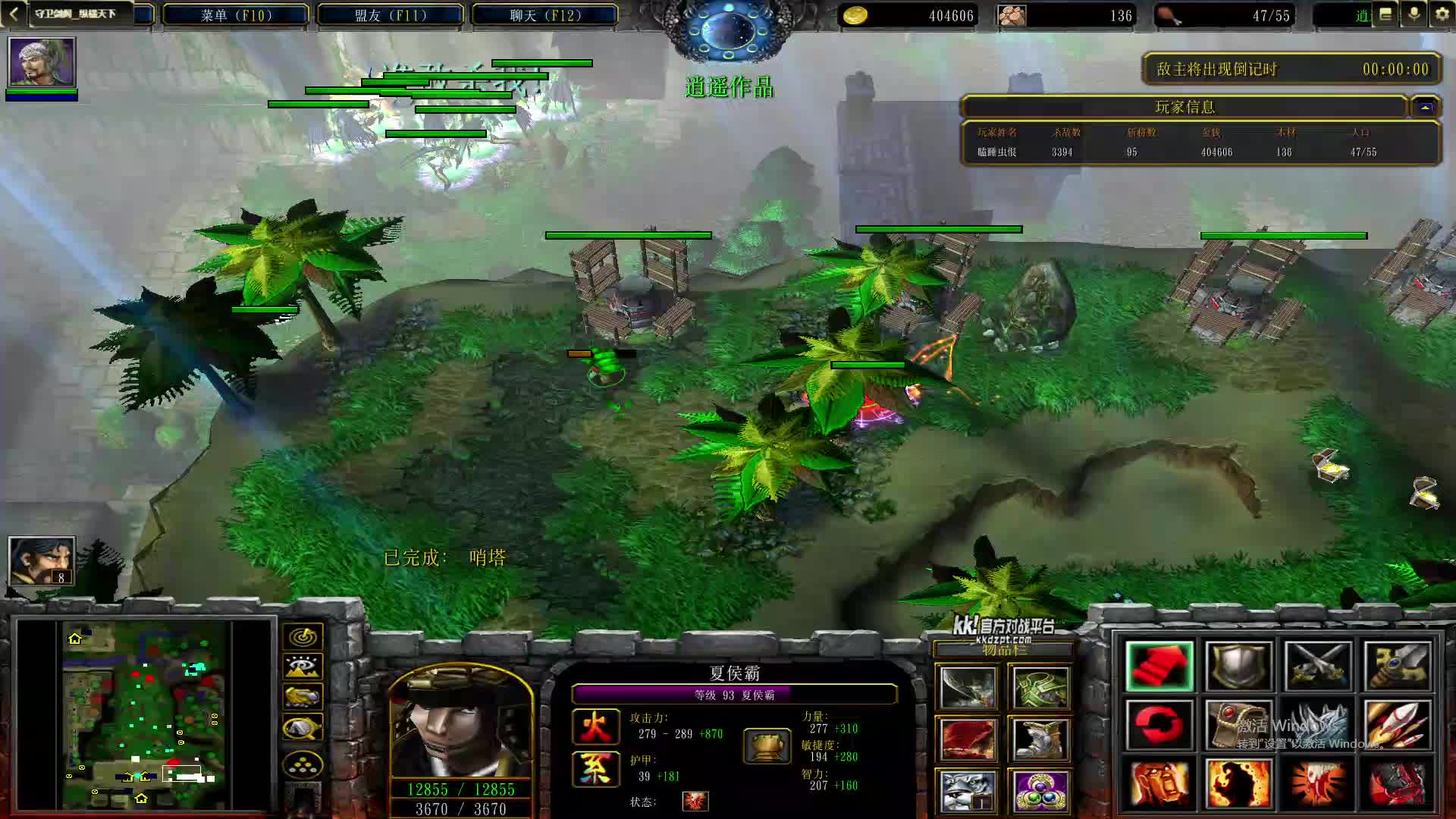Toggle the microphone icon at top right
Viewport: 1456px width, 819px height.
[1414, 14]
